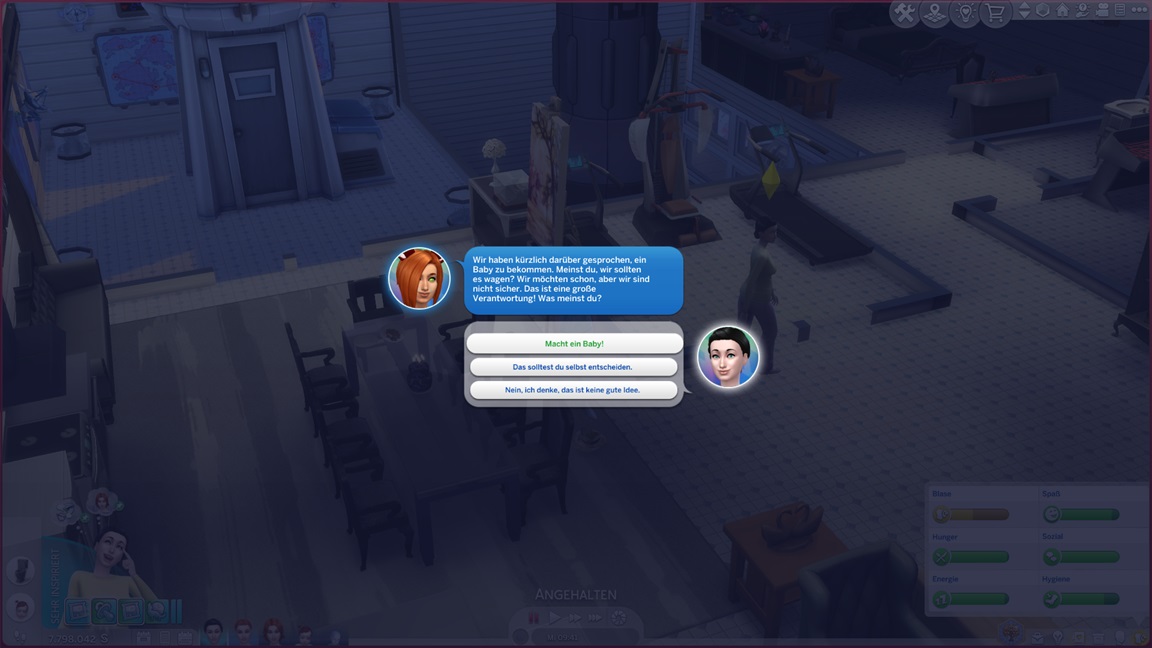Select "Das solltest du selbst entscheiden."
The height and width of the screenshot is (648, 1152).
pos(574,367)
